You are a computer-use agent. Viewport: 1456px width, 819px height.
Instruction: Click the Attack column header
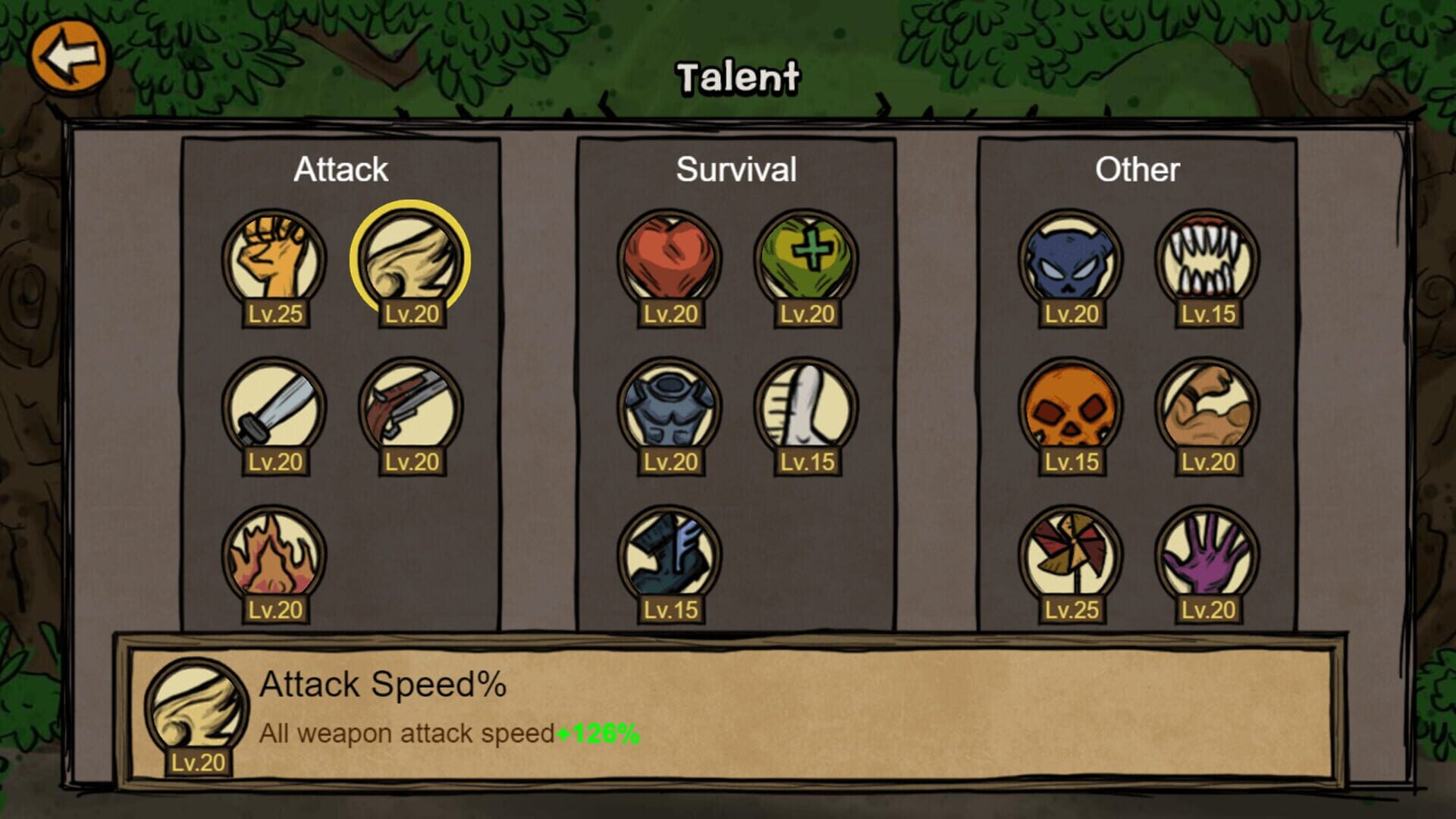342,168
